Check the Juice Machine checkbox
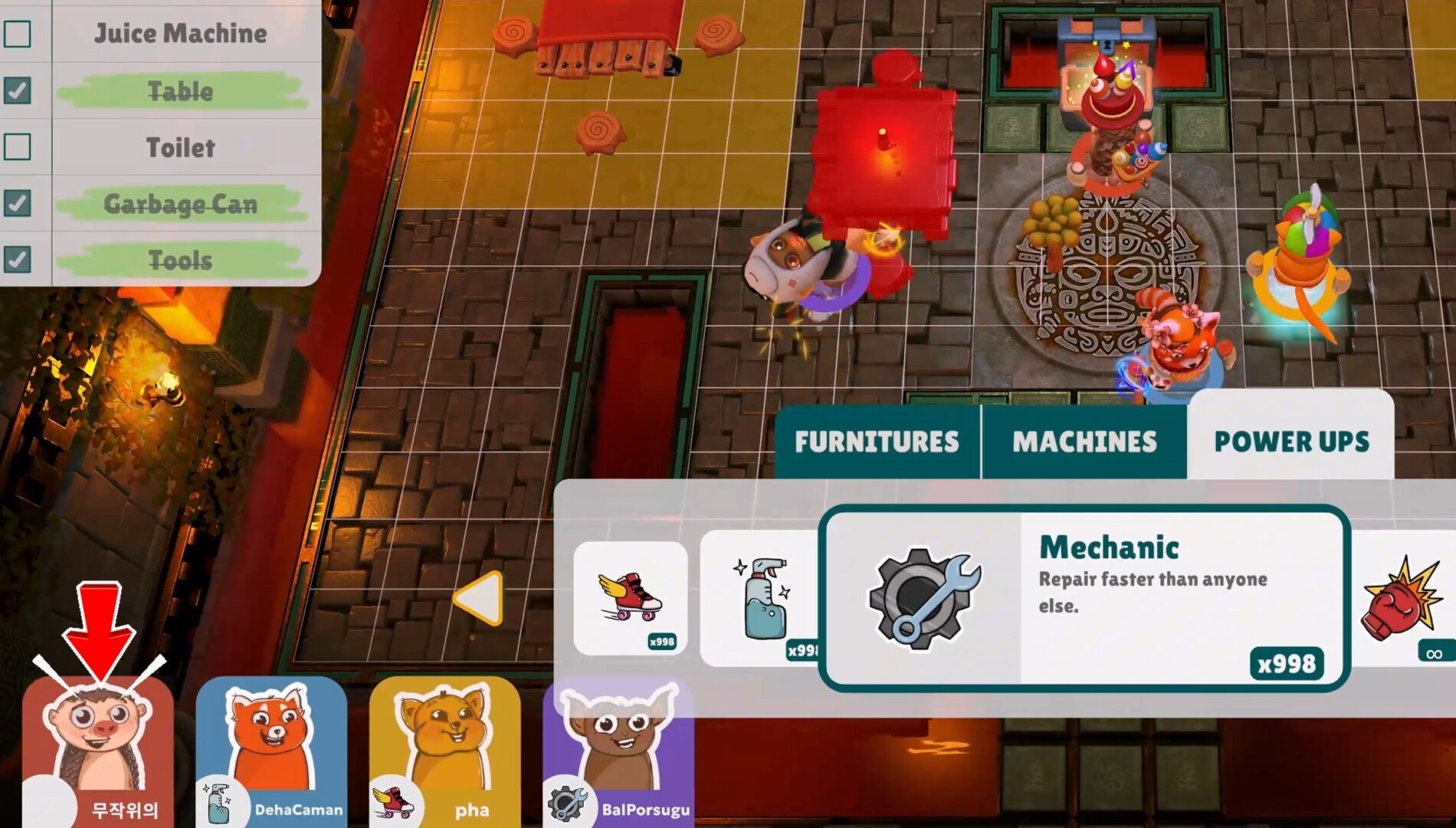The image size is (1456, 828). click(18, 34)
